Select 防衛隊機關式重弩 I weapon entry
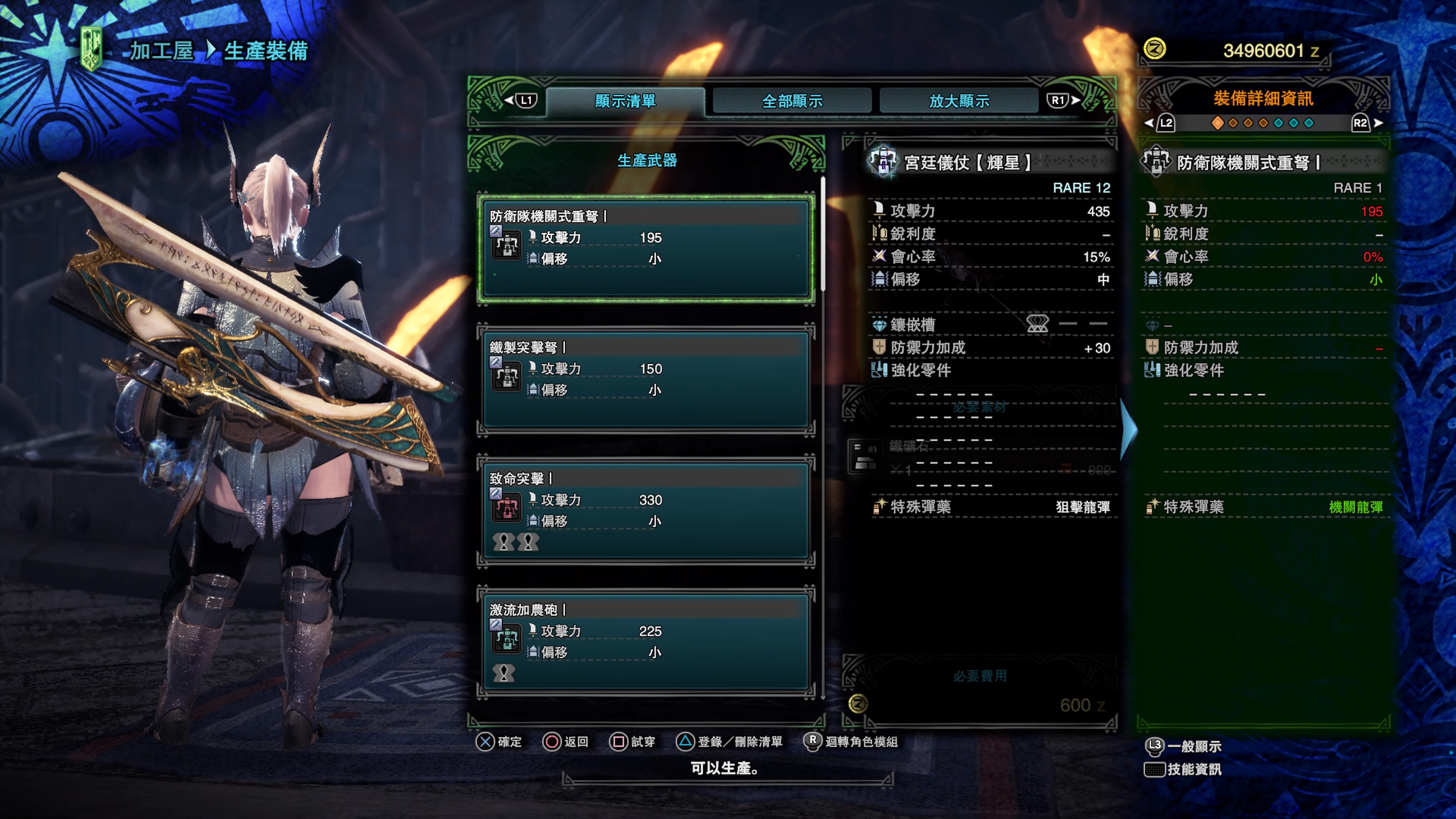1456x819 pixels. (x=645, y=249)
